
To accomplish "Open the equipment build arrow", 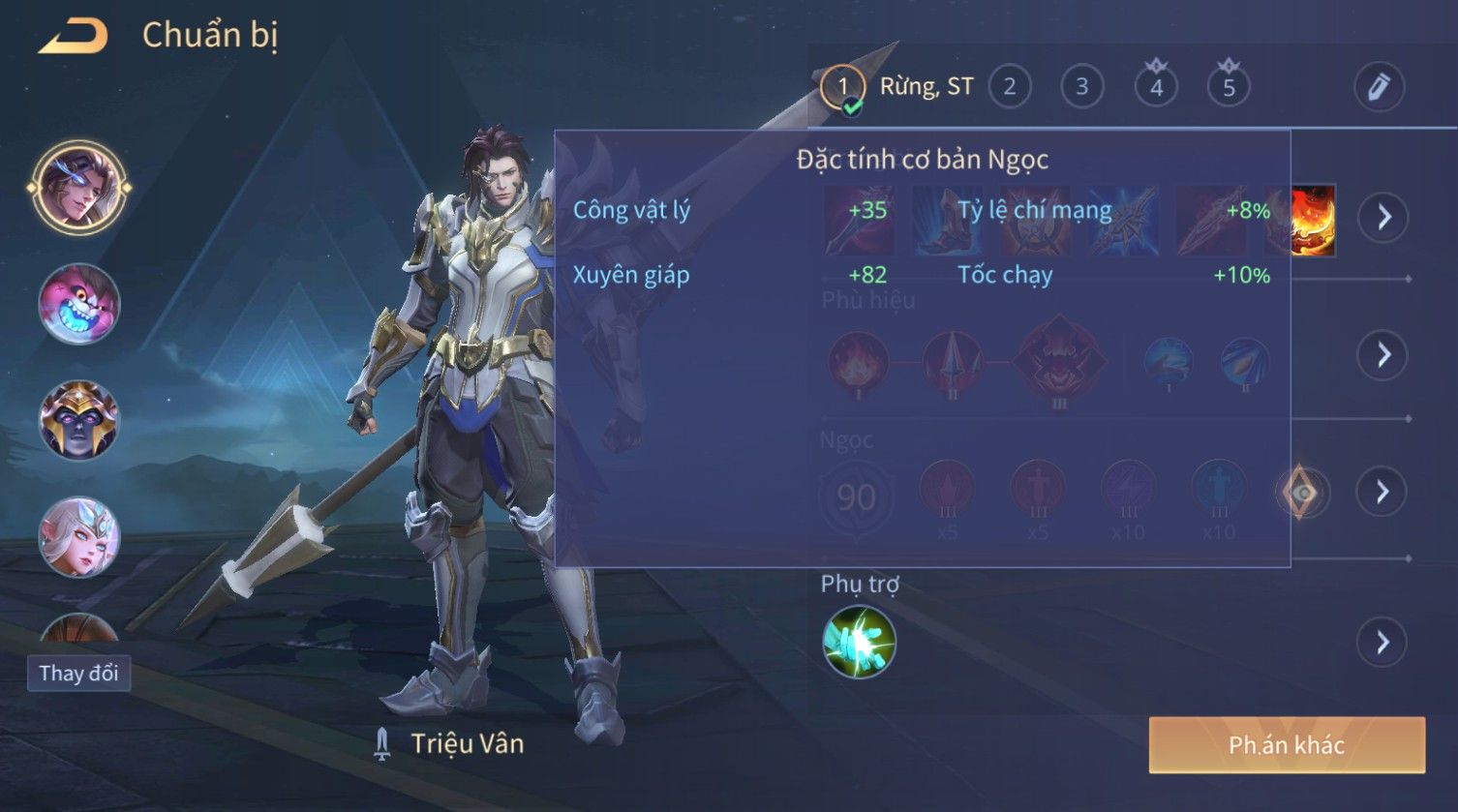I will pos(1382,217).
